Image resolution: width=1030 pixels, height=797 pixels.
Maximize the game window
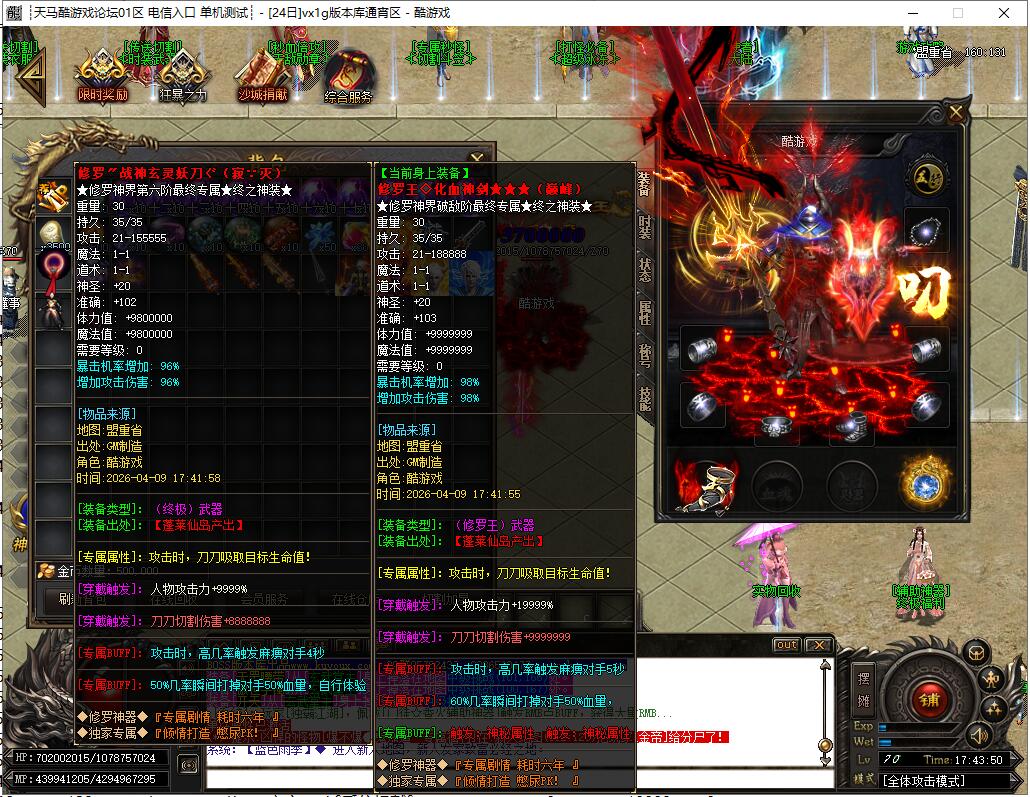(957, 14)
